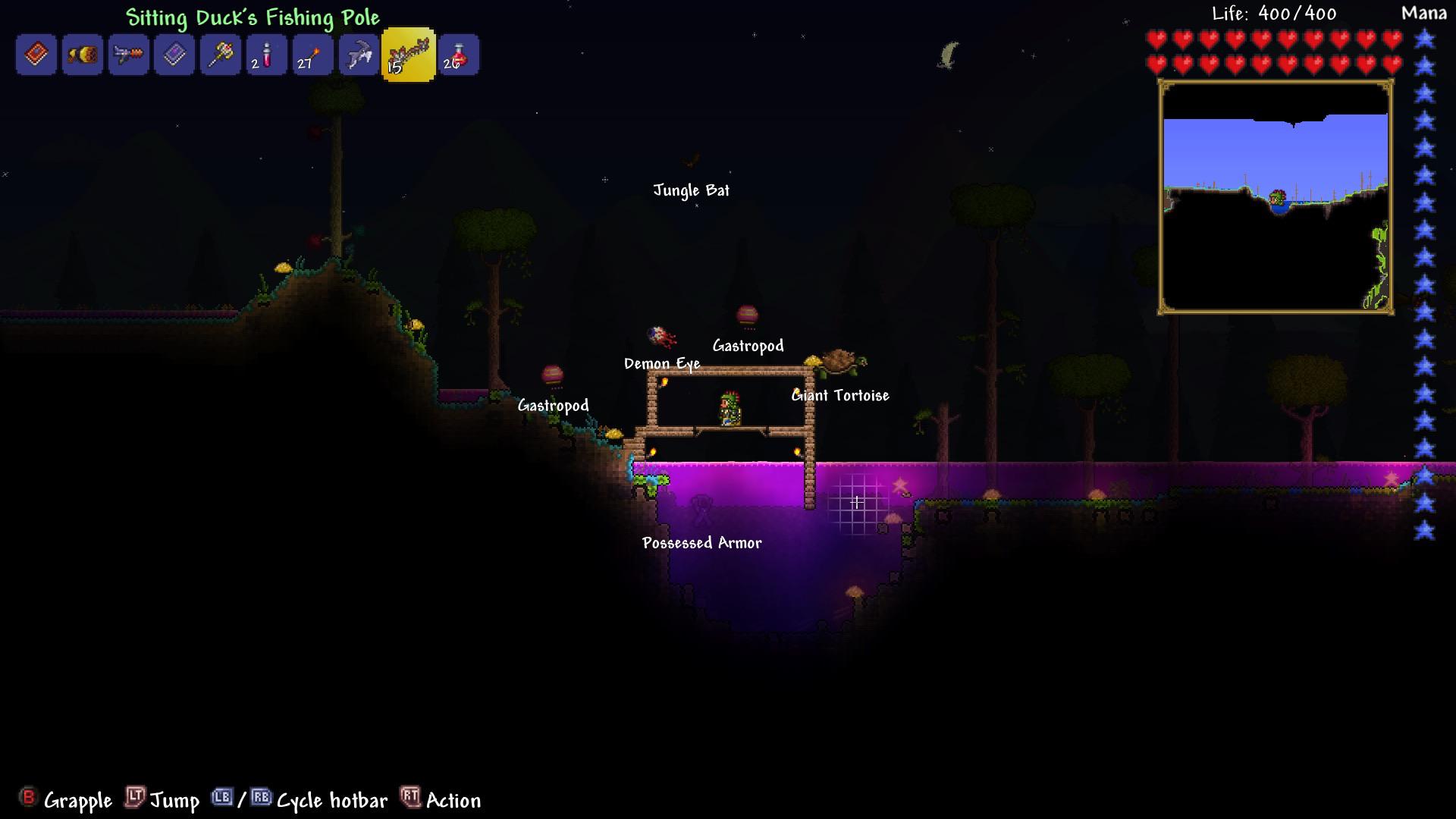The height and width of the screenshot is (819, 1456).
Task: Select the bee weapon in the second hotbar slot
Action: click(x=82, y=54)
